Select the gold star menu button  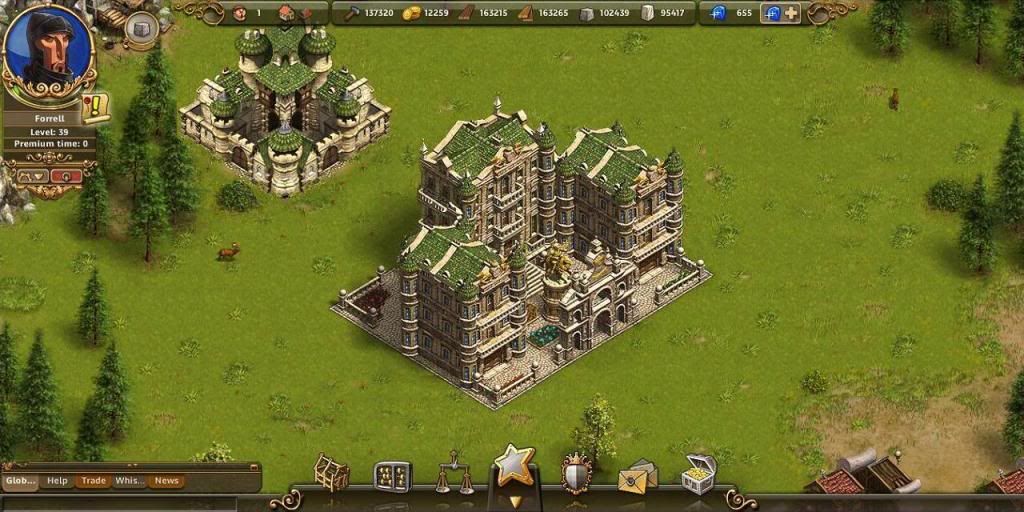pos(515,467)
